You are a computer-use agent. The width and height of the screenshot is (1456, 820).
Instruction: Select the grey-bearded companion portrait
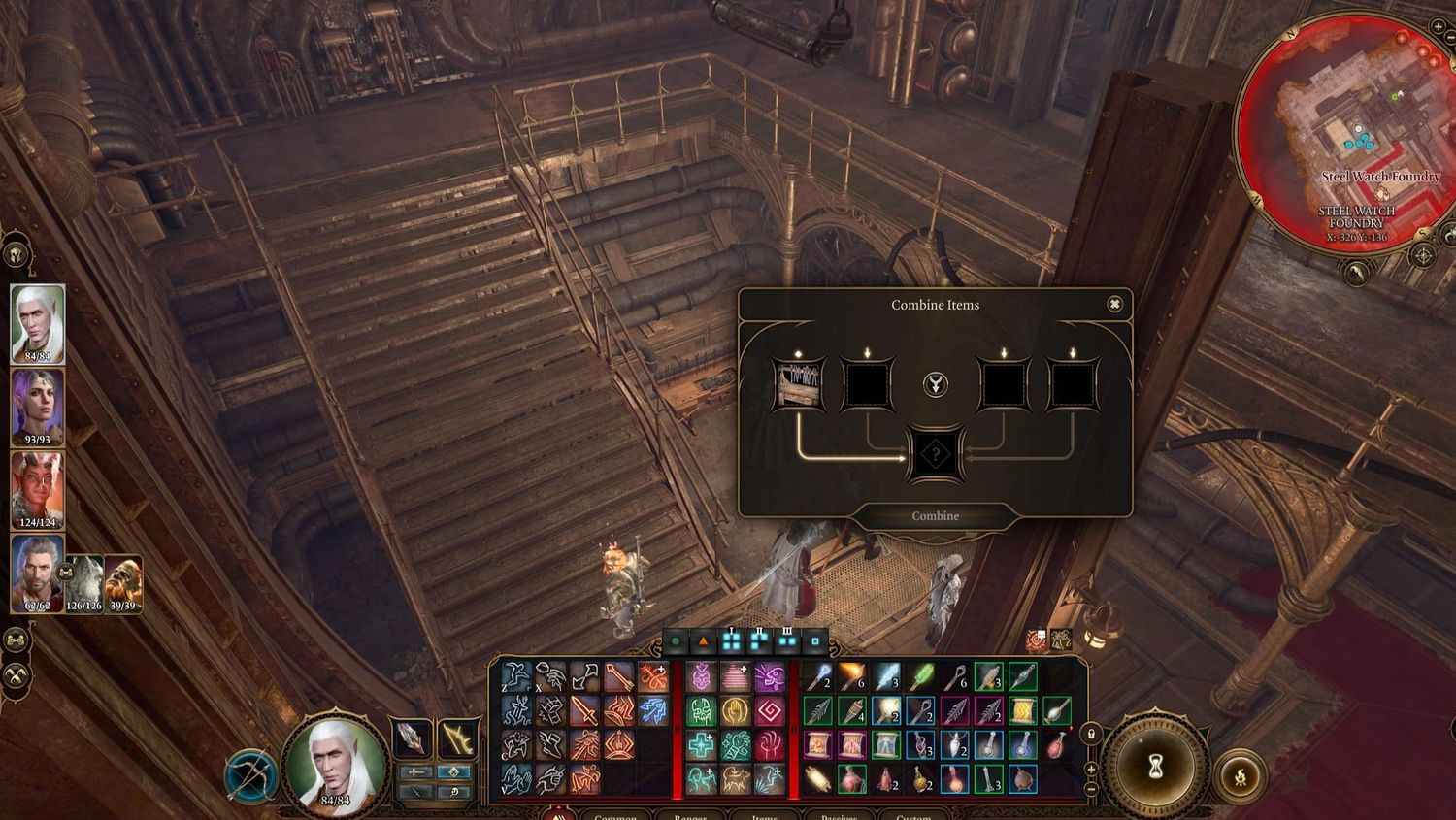click(x=38, y=573)
